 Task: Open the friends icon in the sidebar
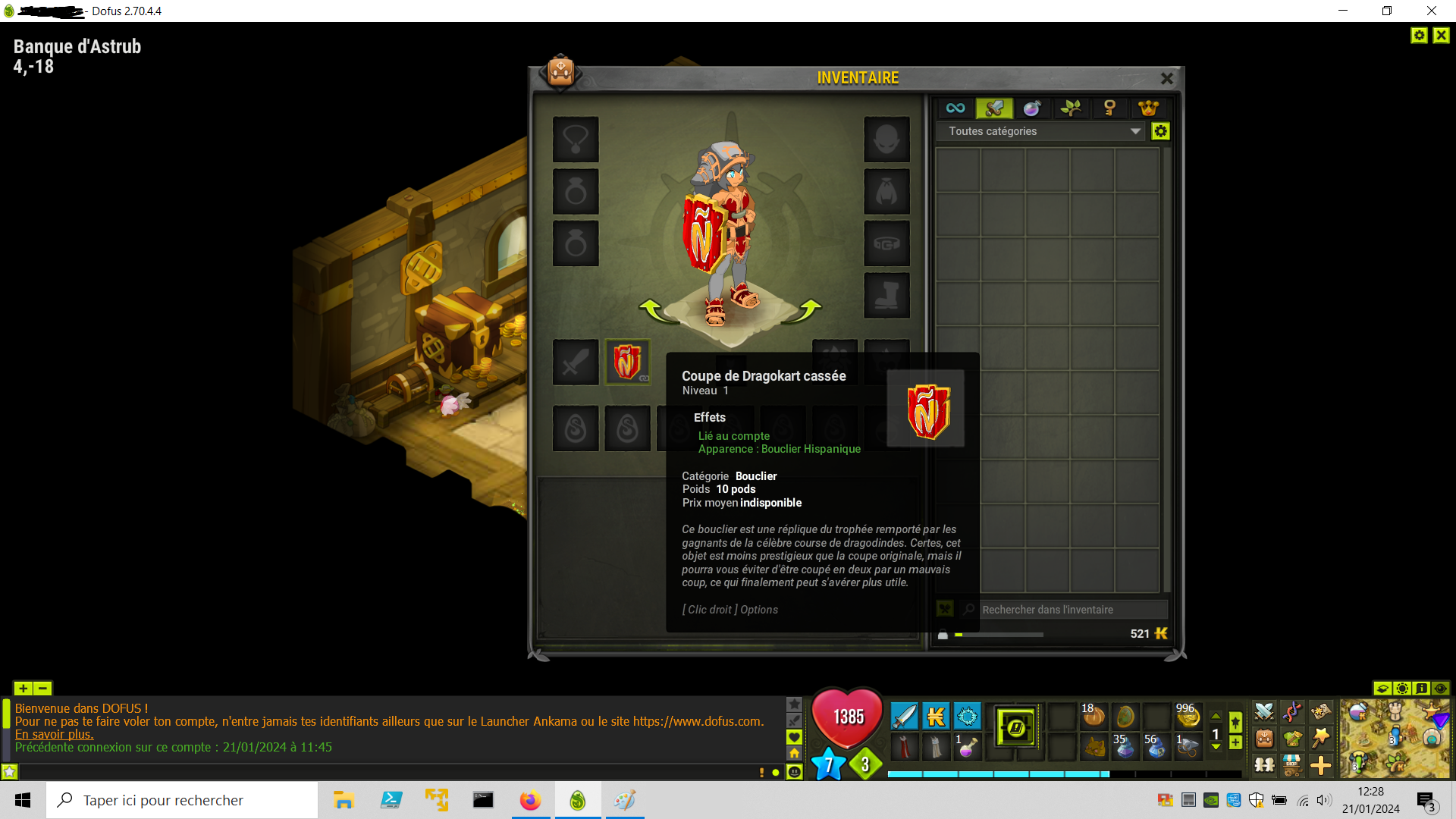[1265, 767]
